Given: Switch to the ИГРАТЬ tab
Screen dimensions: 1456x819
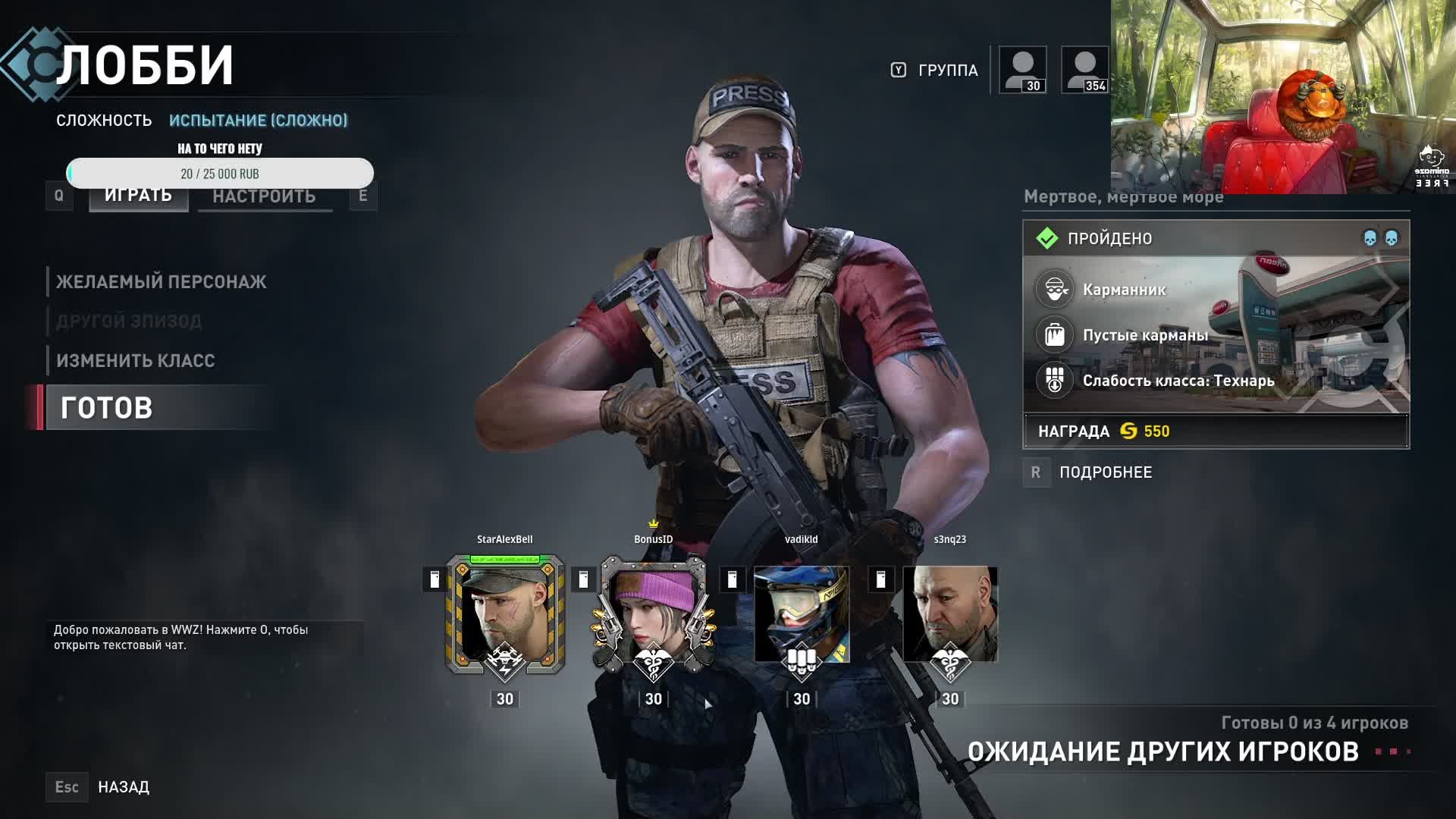Looking at the screenshot, I should 138,196.
